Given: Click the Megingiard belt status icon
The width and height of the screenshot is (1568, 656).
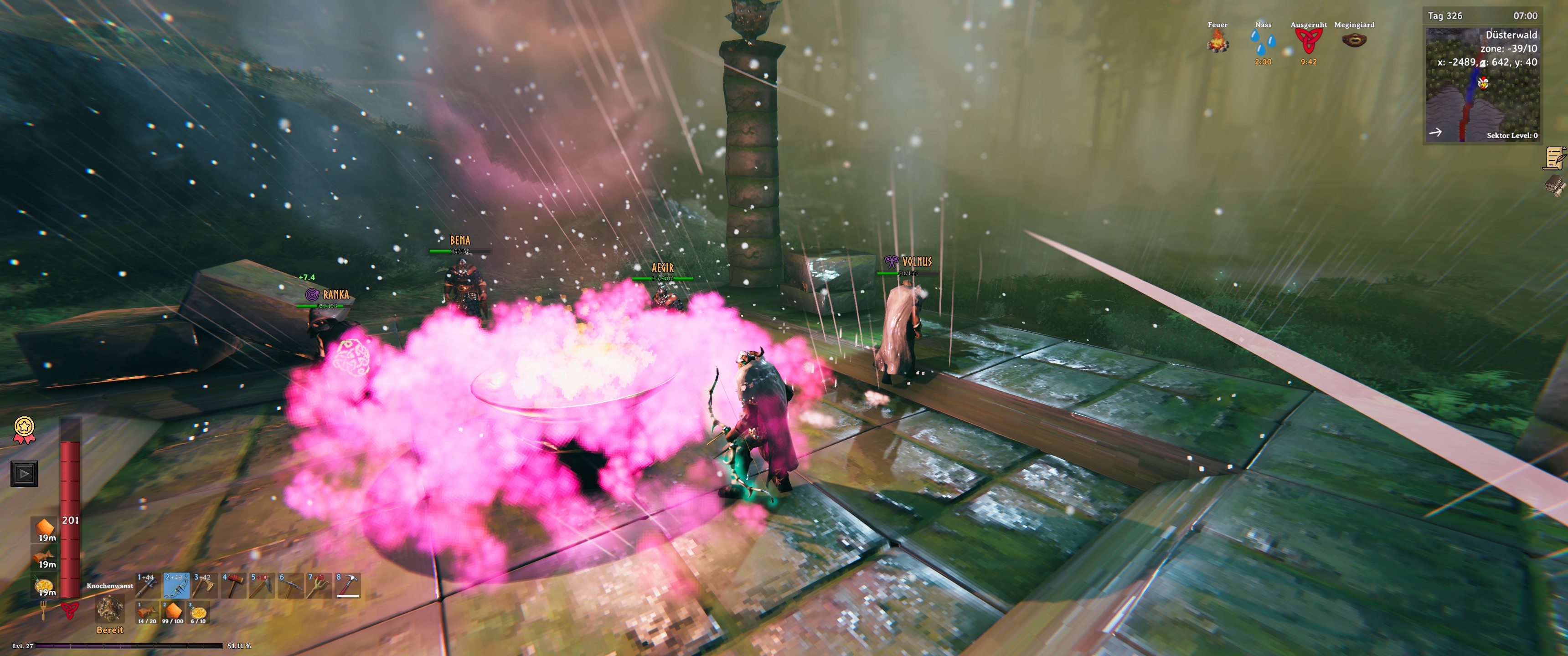Looking at the screenshot, I should click(1354, 41).
